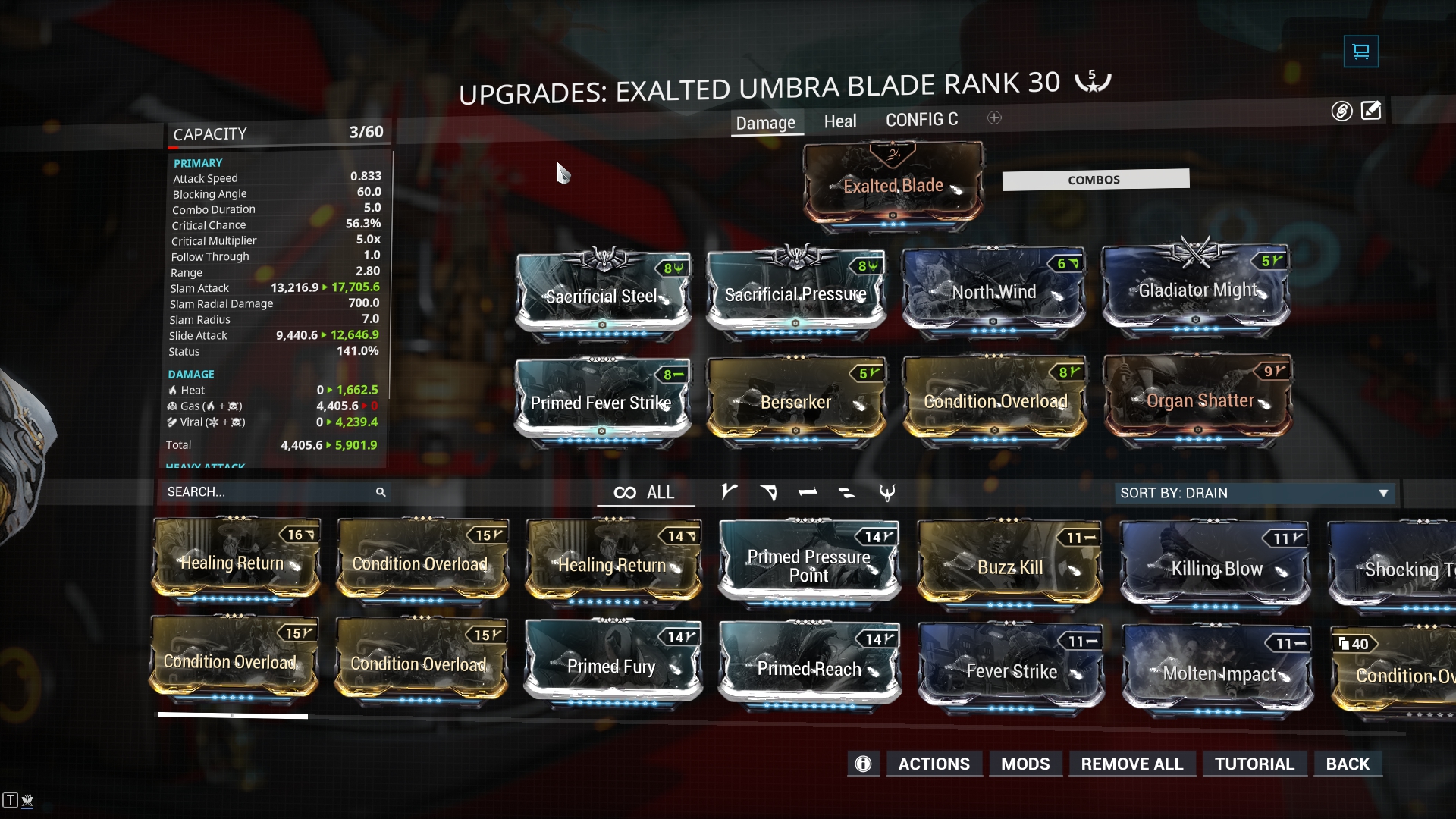The width and height of the screenshot is (1456, 819).
Task: Open the COMBOS list
Action: coord(1094,180)
